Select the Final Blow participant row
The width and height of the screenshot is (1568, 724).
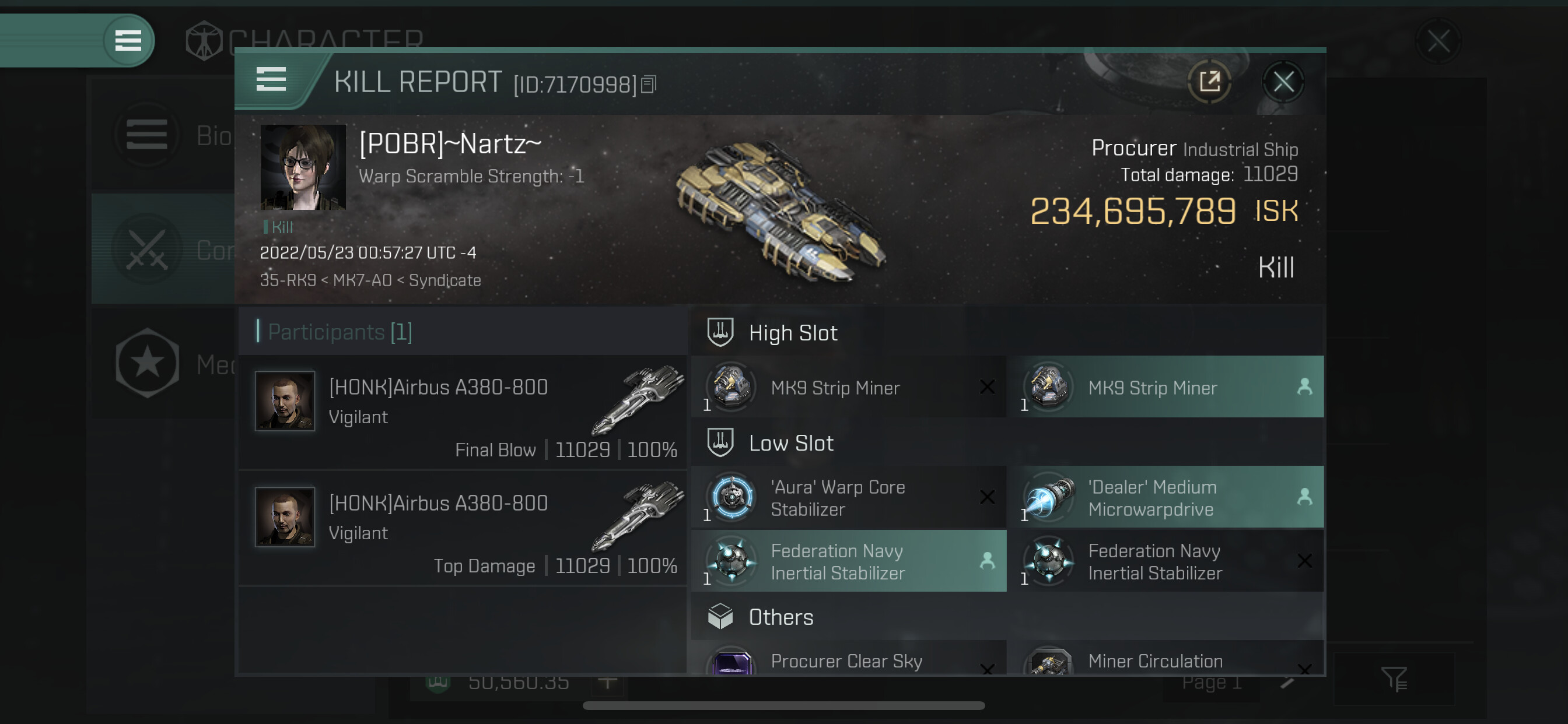463,413
